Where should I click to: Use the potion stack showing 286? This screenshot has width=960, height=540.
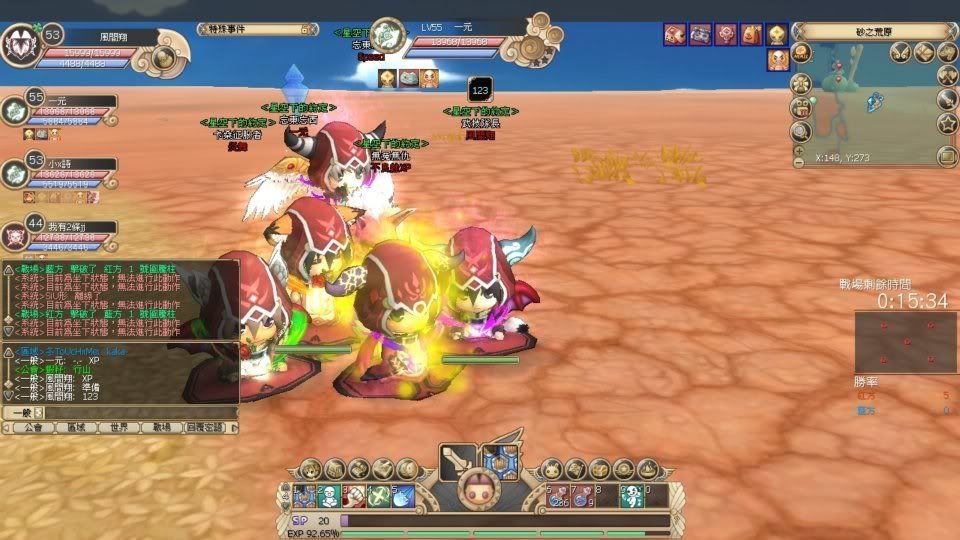558,495
